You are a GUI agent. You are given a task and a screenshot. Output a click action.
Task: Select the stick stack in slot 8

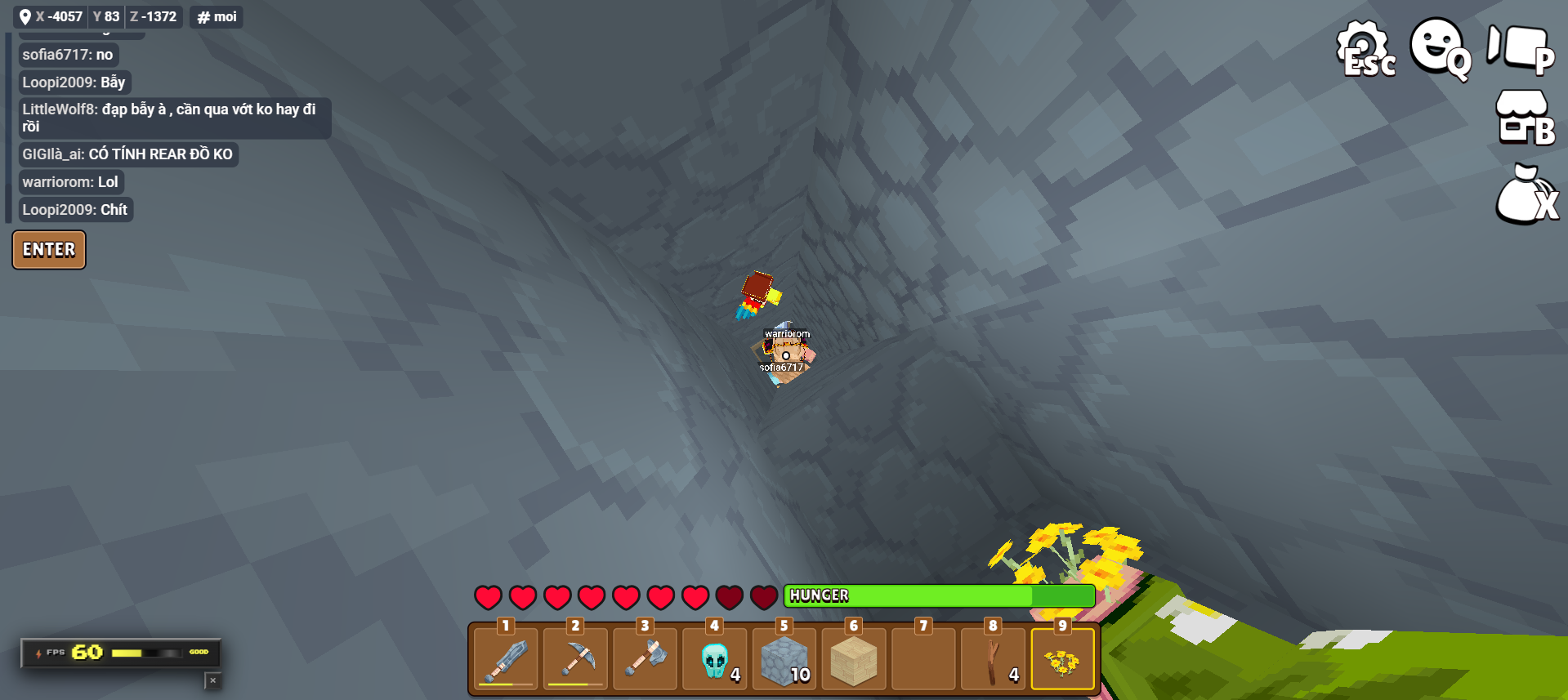(993, 658)
